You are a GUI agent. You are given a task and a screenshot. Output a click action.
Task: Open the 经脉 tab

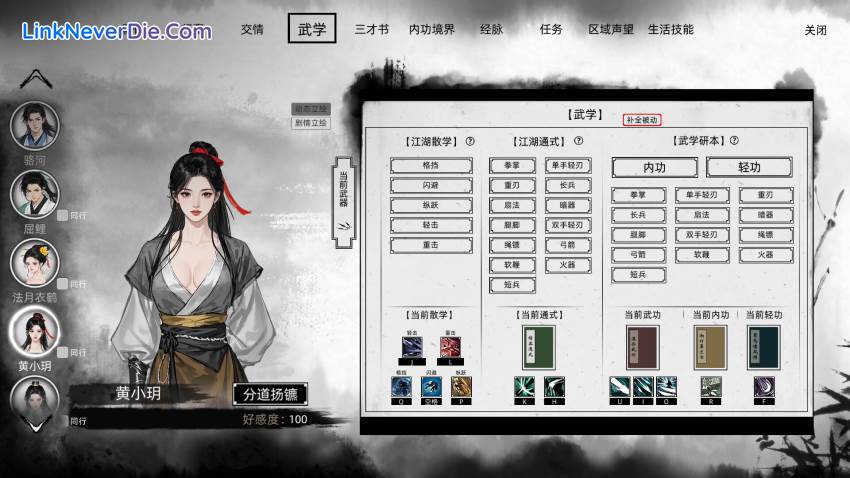click(493, 29)
